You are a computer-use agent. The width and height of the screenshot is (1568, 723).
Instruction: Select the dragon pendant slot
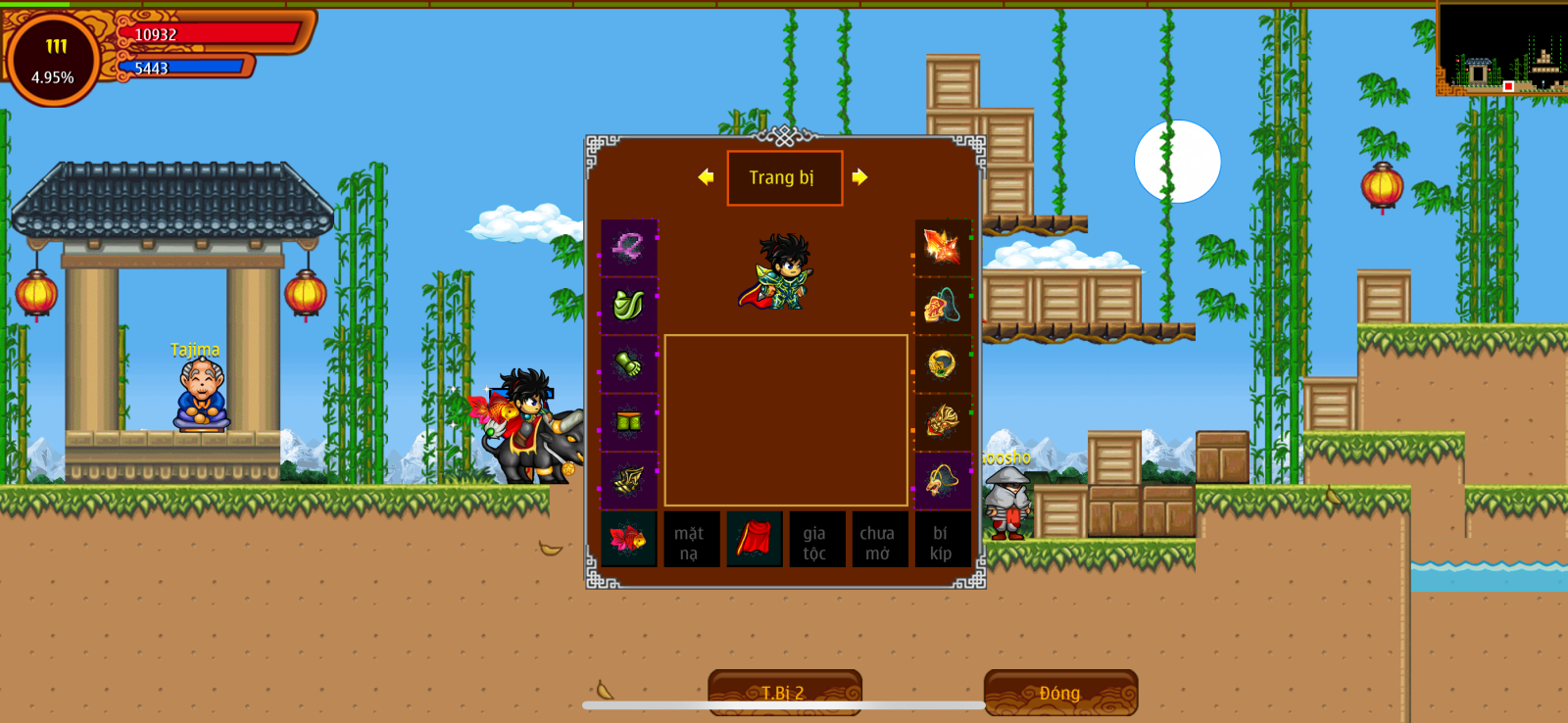click(x=942, y=480)
